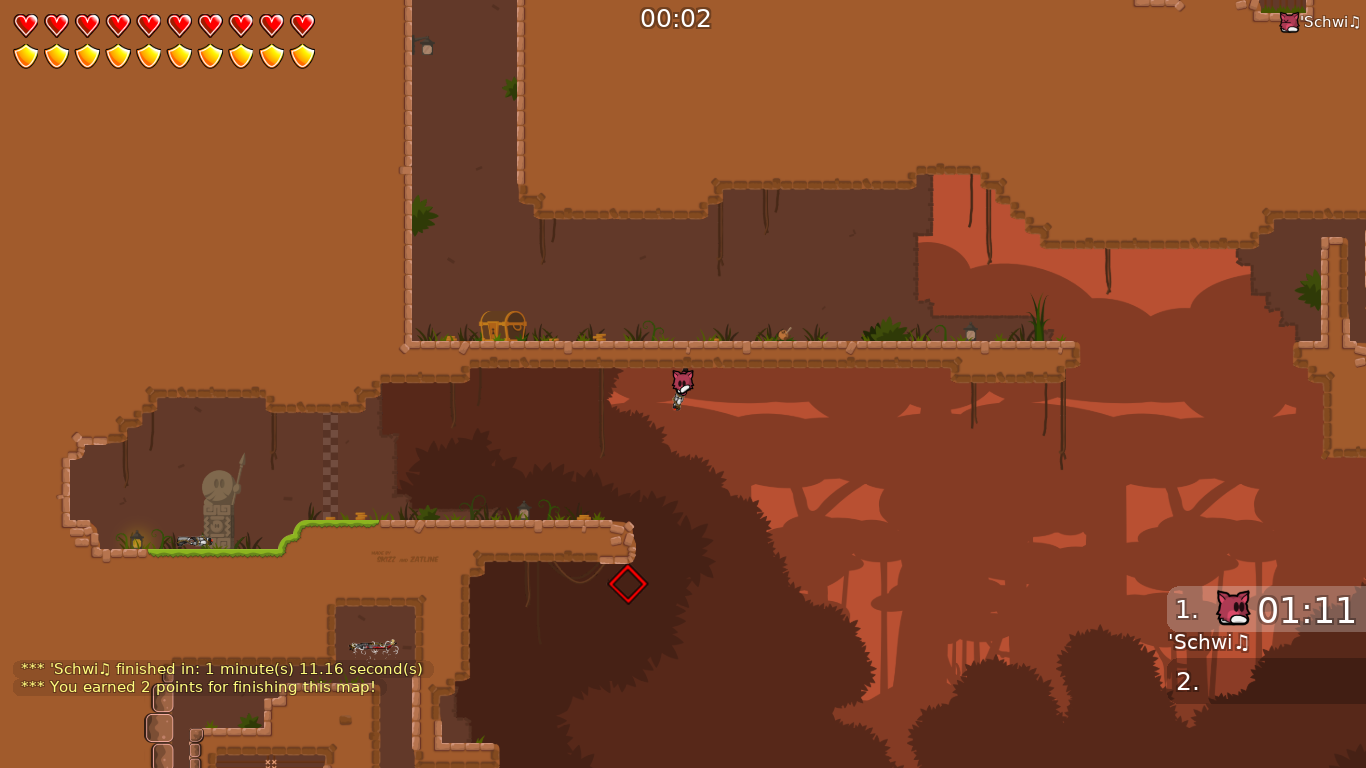Click the red diamond spawn marker
The height and width of the screenshot is (768, 1366).
[628, 584]
